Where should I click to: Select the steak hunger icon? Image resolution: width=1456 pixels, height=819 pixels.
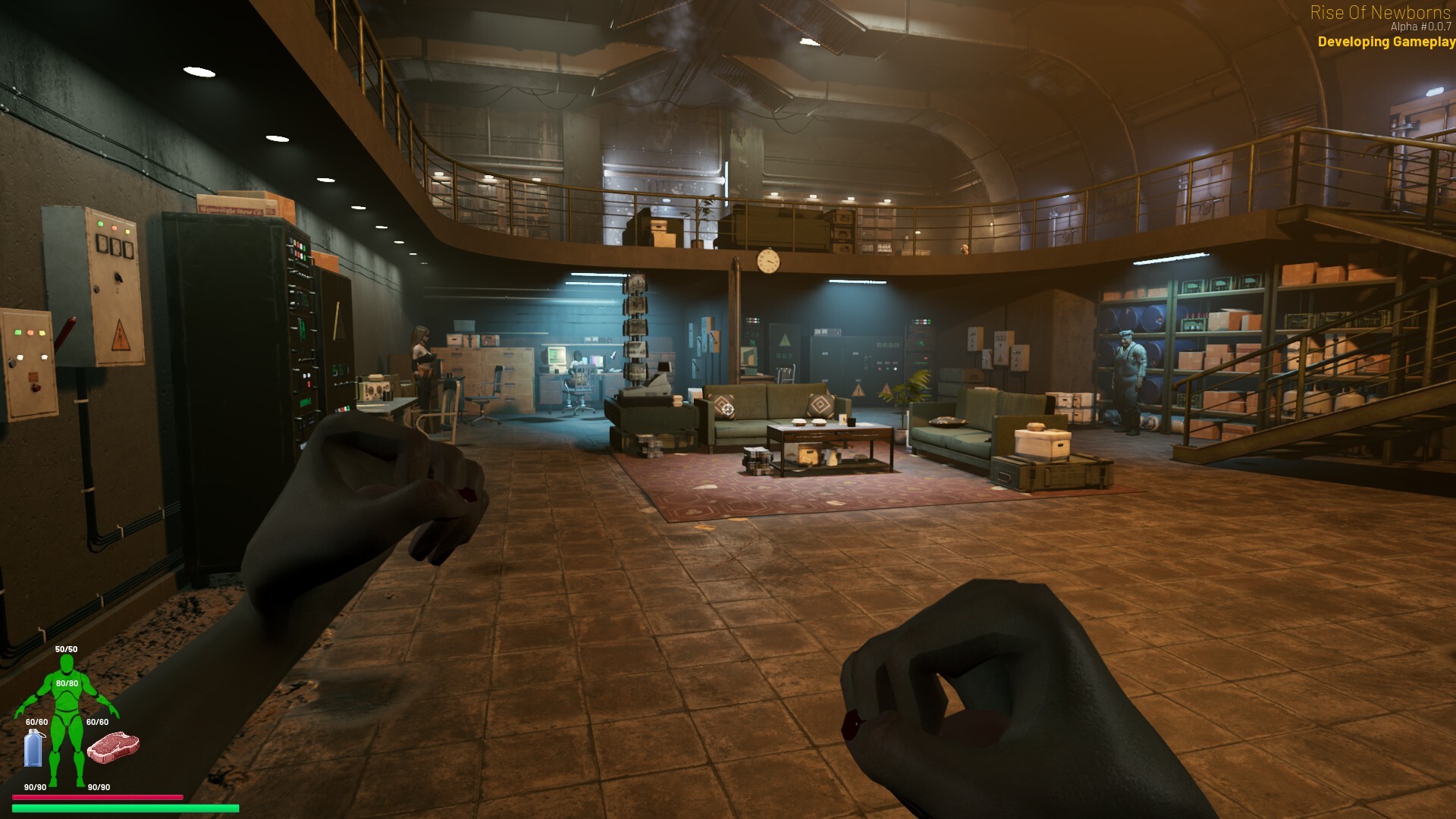113,748
